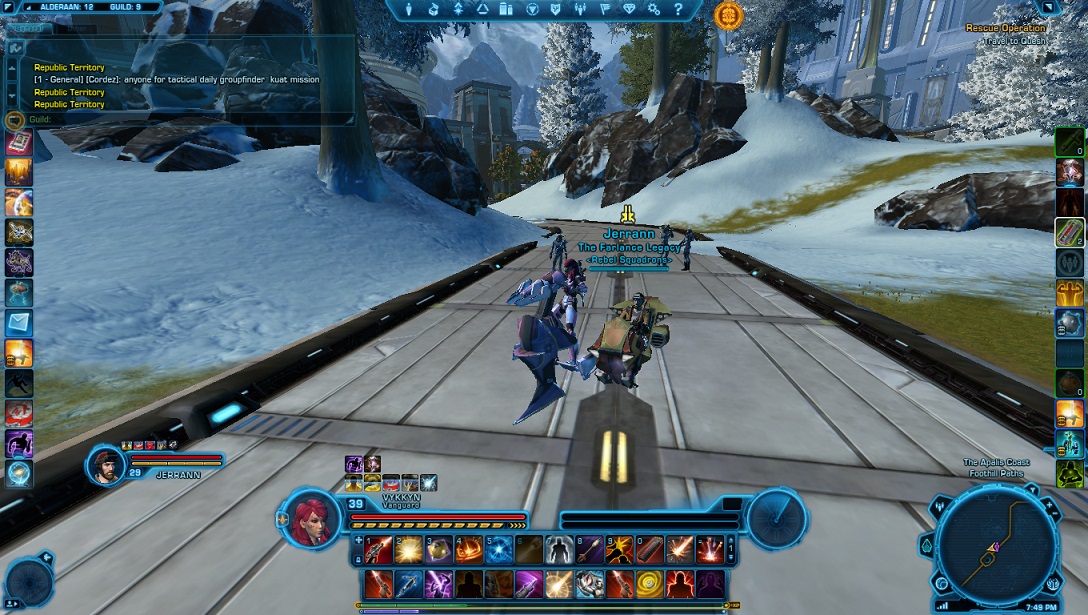Click the envelope mail icon on the left bar
Viewport: 1088px width, 615px height.
tap(19, 323)
